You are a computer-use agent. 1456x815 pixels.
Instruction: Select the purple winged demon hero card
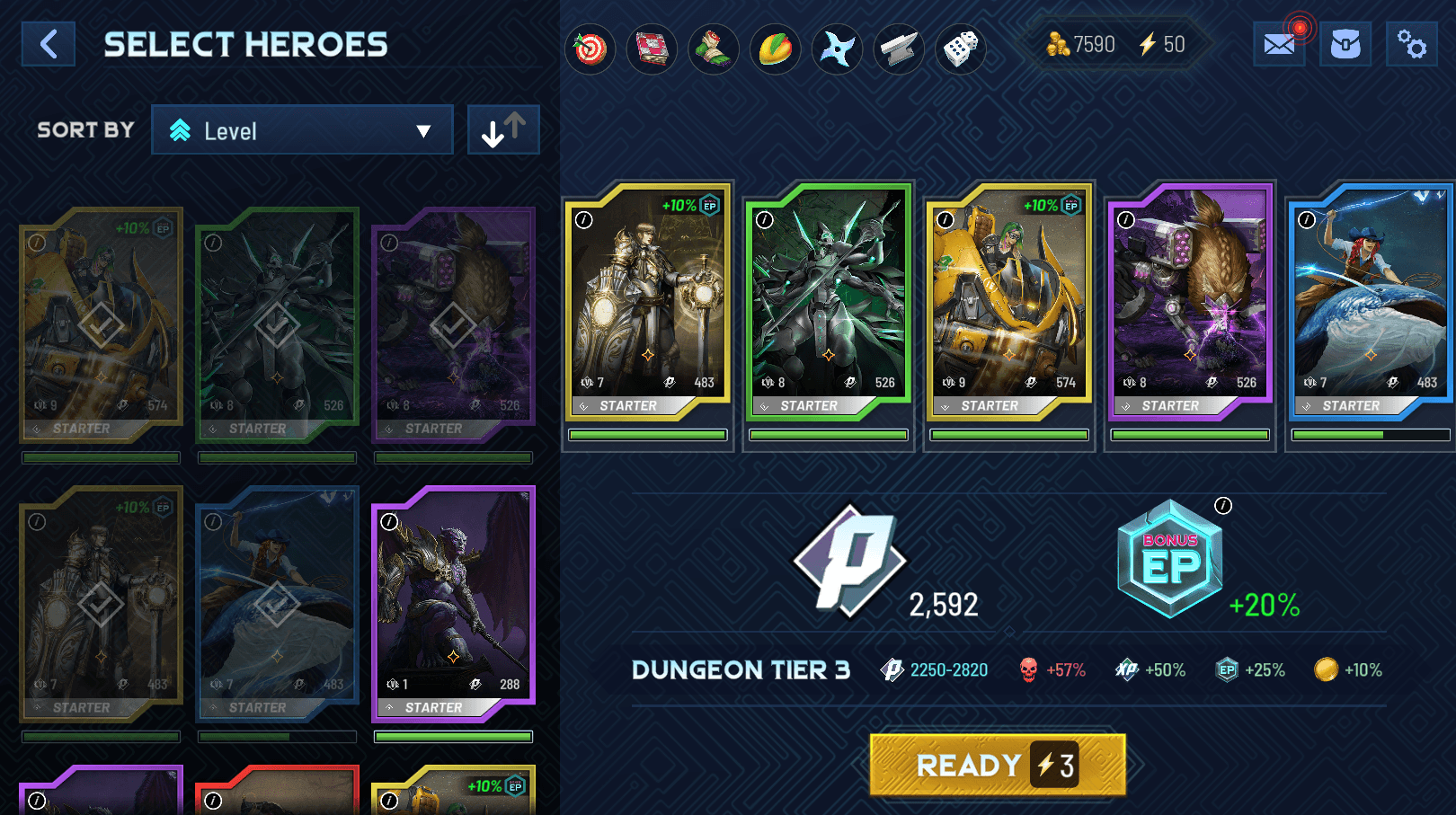click(x=453, y=604)
